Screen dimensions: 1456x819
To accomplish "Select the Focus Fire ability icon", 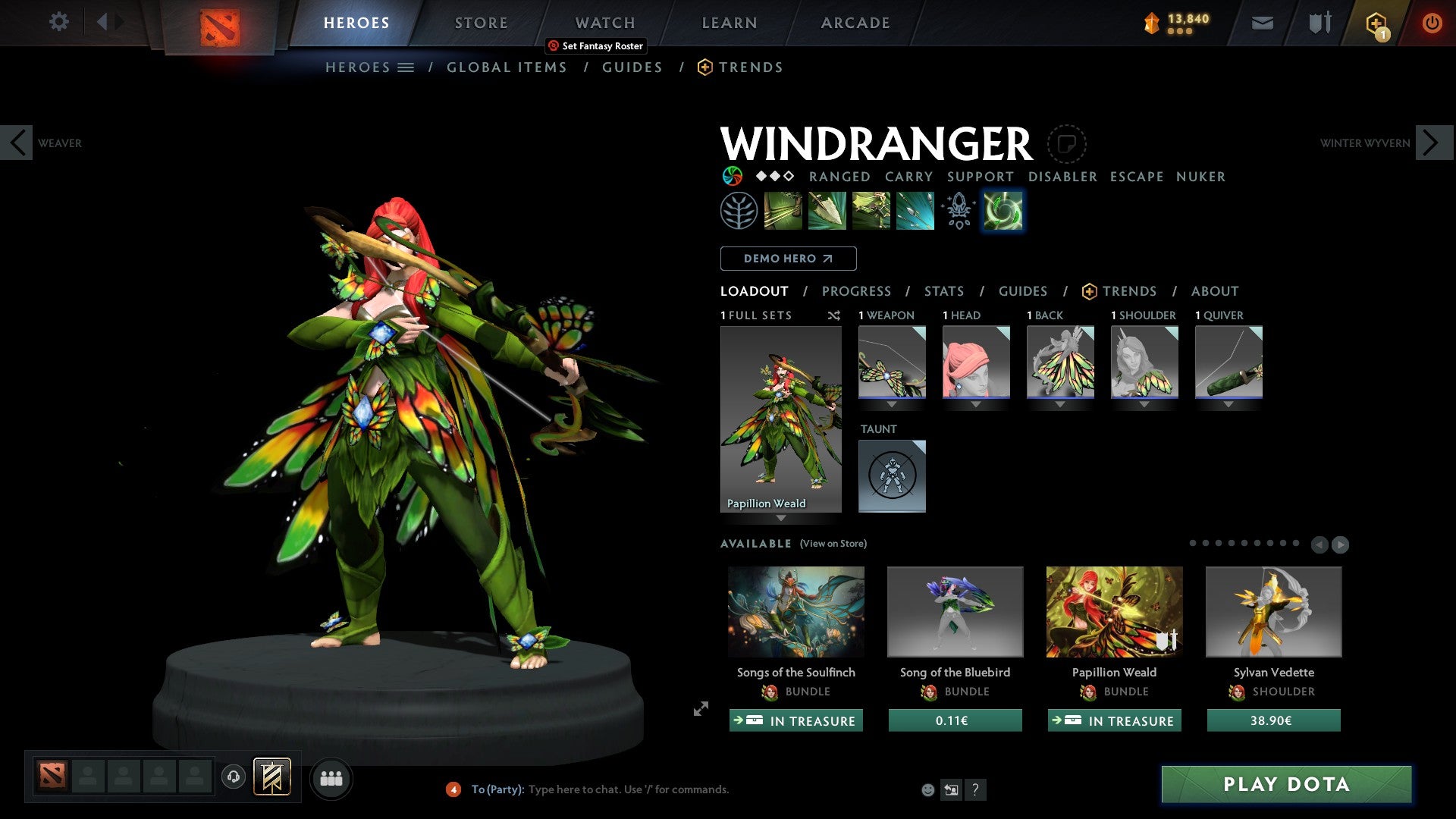I will click(x=915, y=210).
